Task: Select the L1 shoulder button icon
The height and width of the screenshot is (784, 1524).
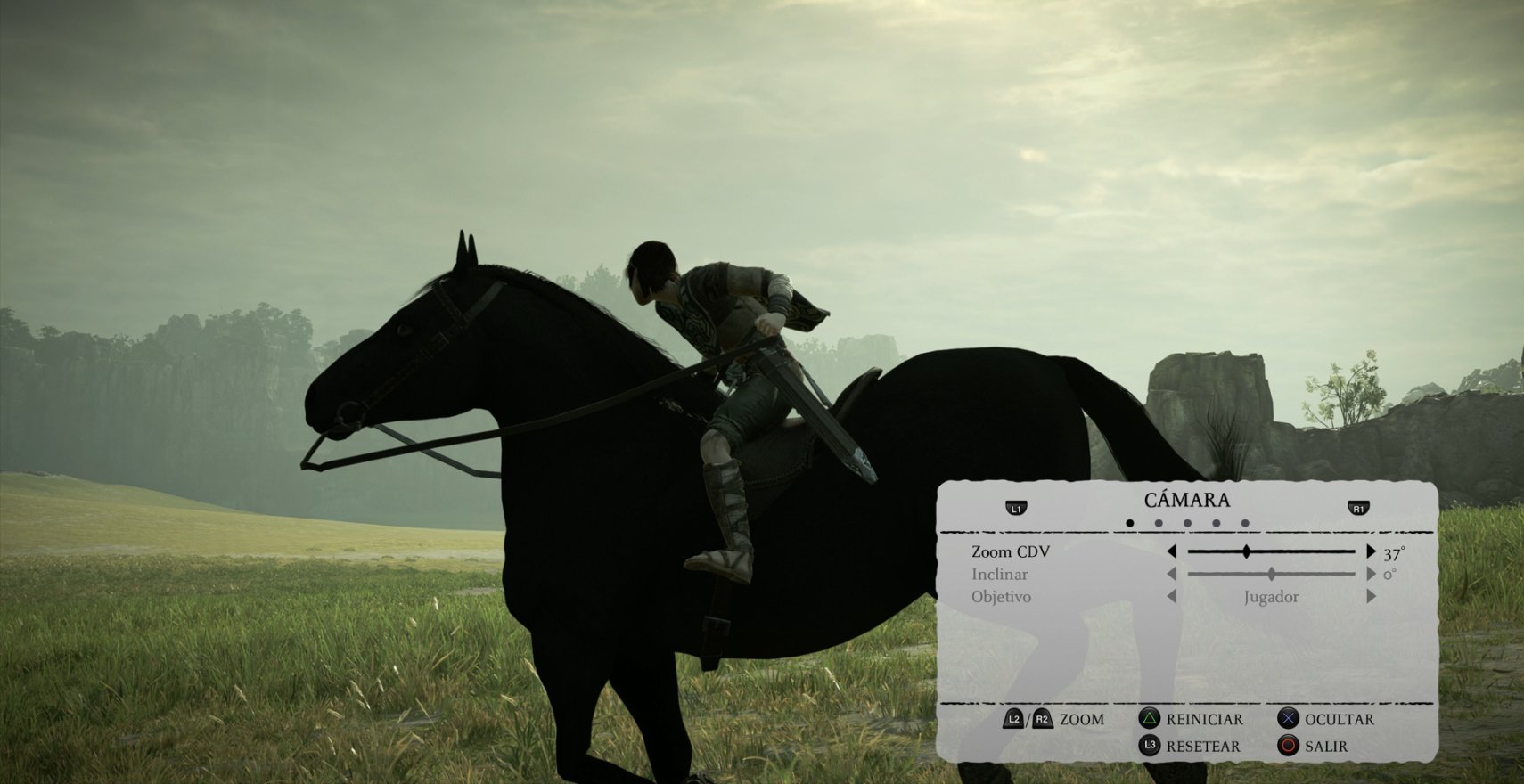Action: (1016, 507)
